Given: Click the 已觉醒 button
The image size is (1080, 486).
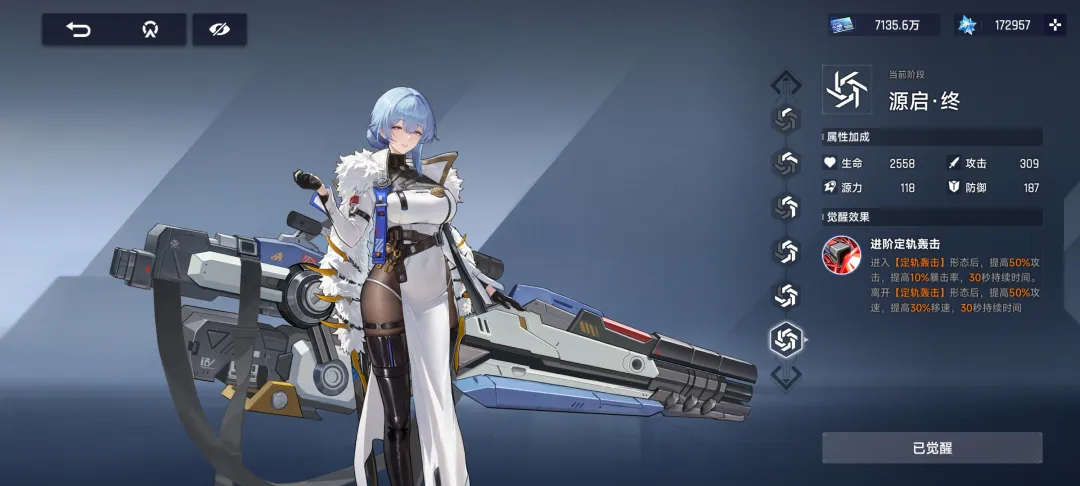Looking at the screenshot, I should coord(931,448).
